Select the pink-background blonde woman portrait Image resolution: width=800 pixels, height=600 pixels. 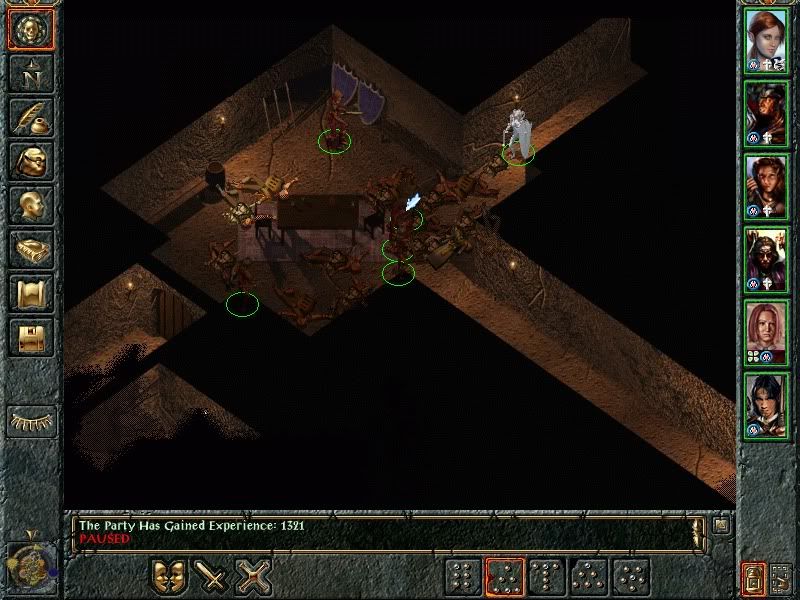tap(767, 332)
